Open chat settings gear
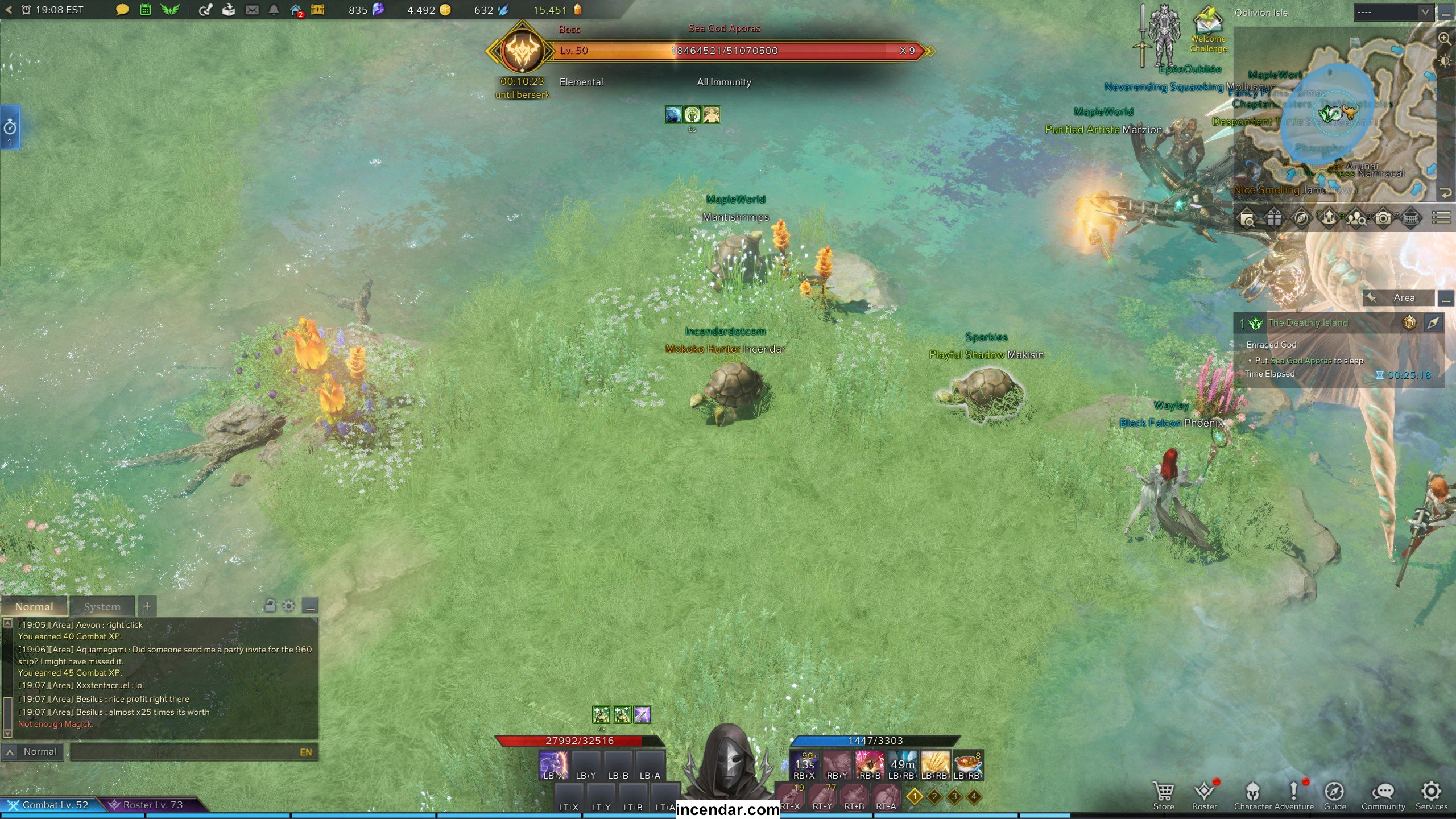Image resolution: width=1456 pixels, height=819 pixels. (x=289, y=606)
